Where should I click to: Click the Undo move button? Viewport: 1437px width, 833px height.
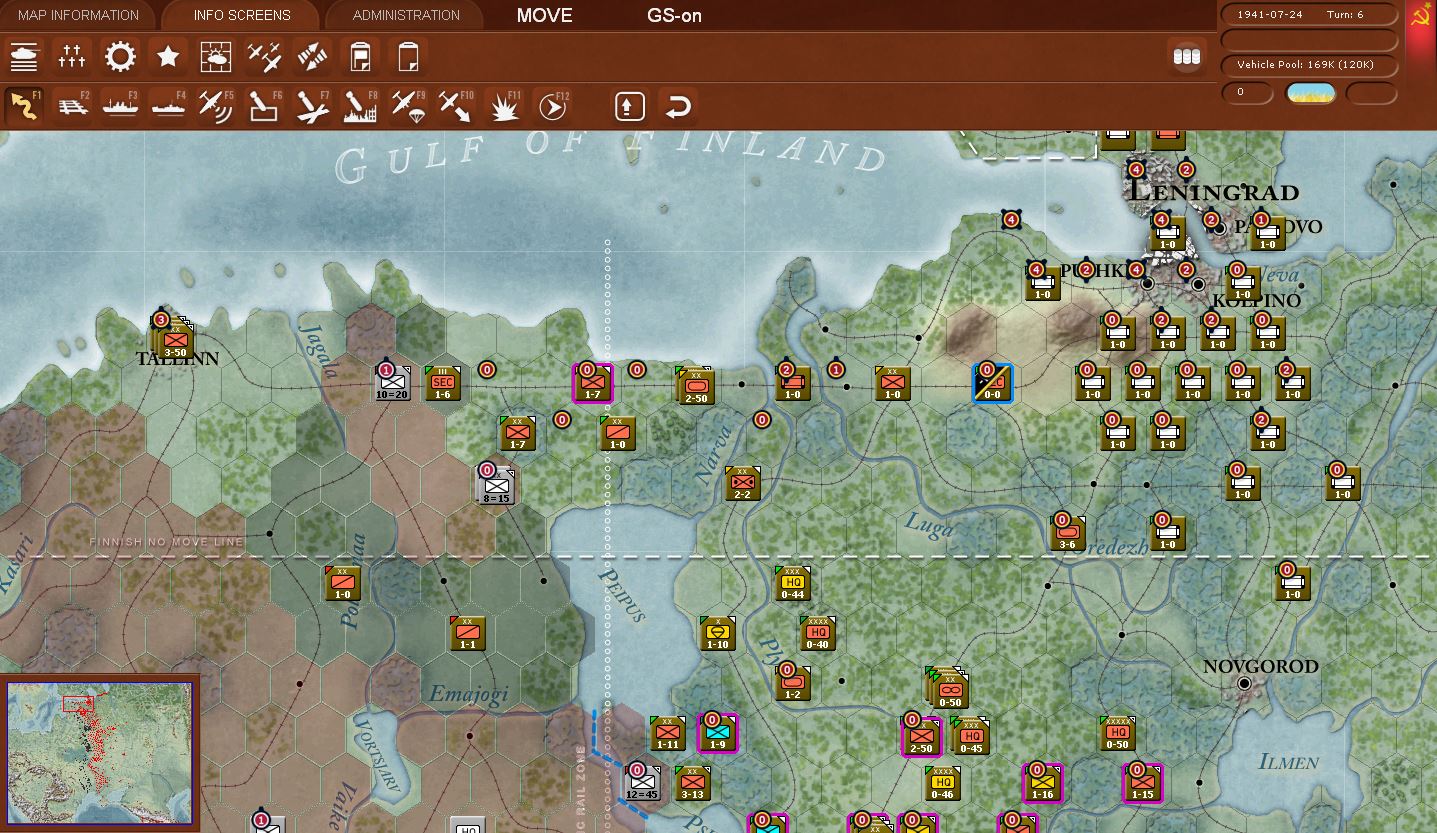tap(678, 105)
